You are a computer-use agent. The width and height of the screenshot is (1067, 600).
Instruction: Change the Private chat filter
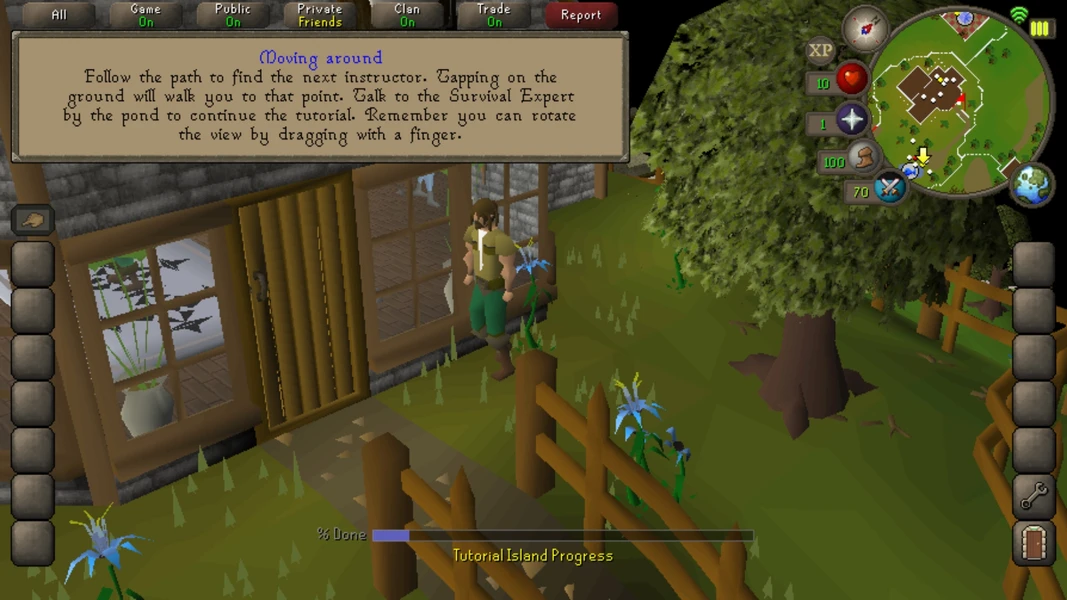click(320, 15)
